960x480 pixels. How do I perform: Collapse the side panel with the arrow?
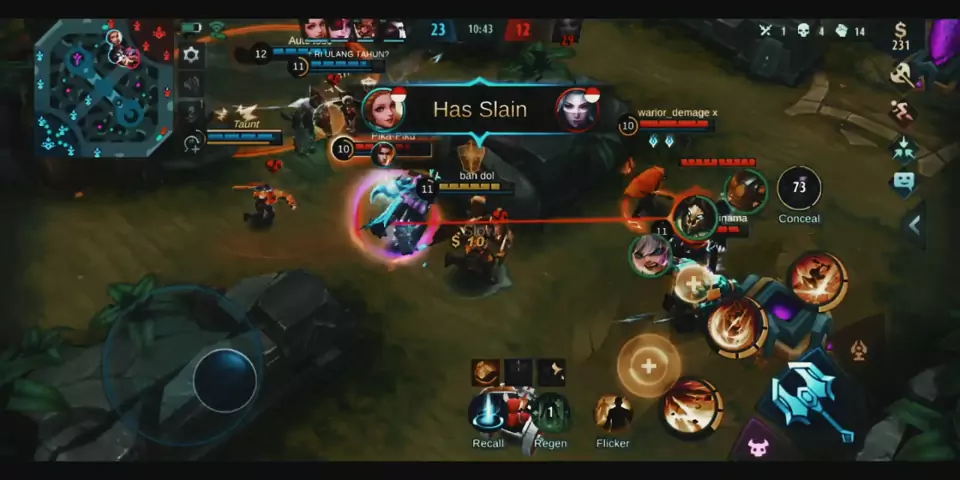914,226
